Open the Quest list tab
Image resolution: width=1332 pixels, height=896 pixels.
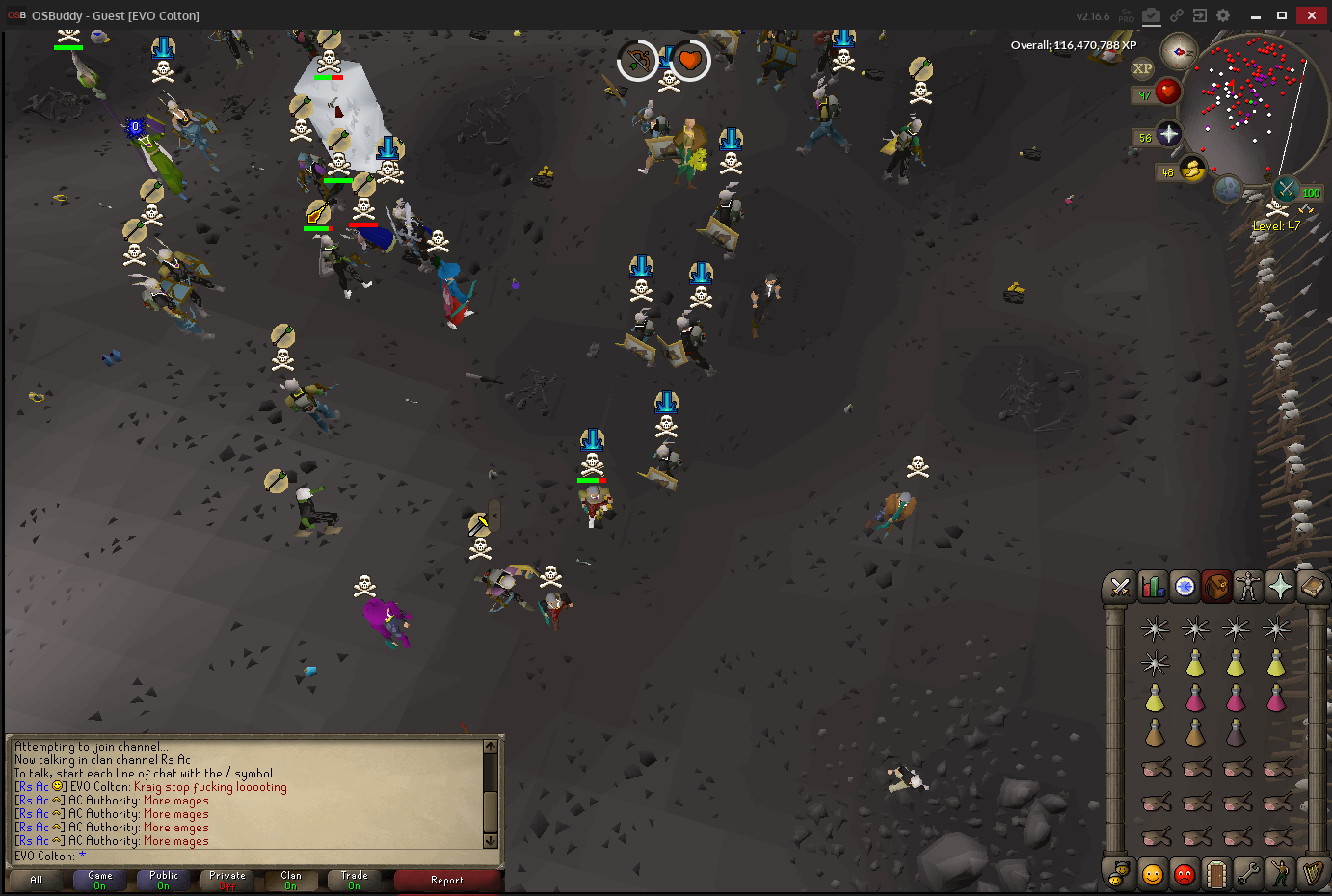click(x=1185, y=586)
